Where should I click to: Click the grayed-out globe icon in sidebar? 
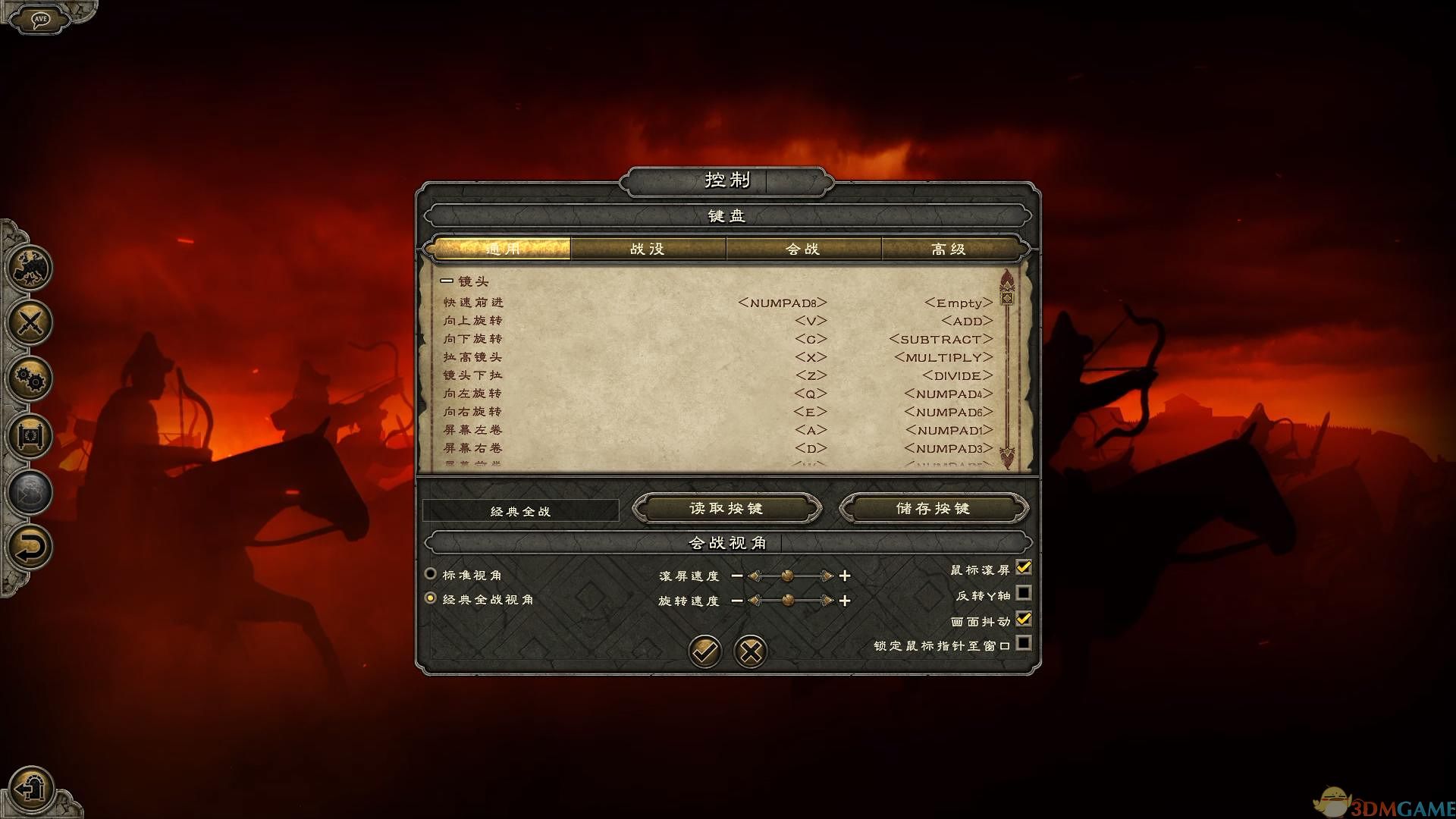pyautogui.click(x=29, y=491)
